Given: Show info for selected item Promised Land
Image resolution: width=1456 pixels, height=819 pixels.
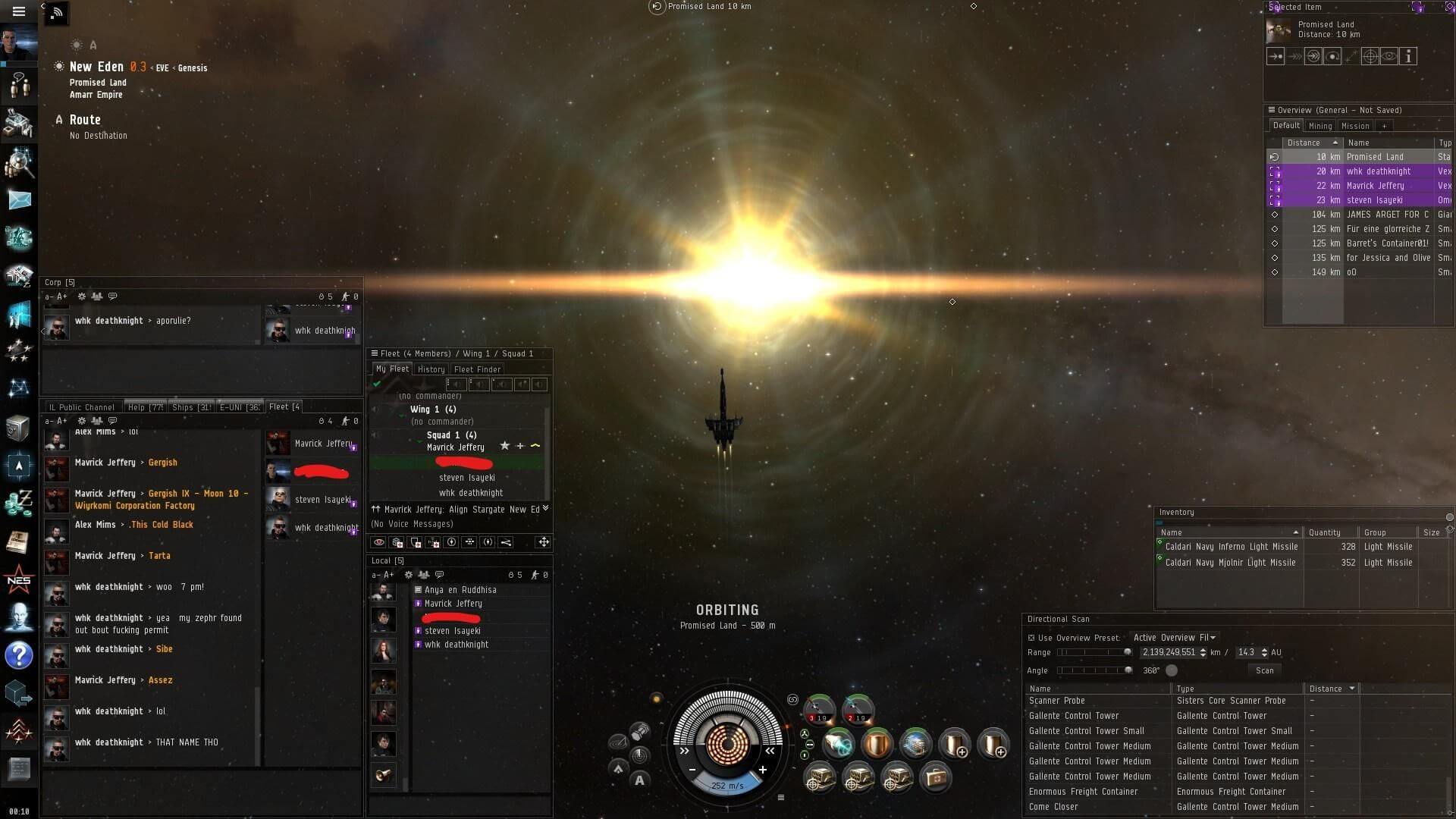Looking at the screenshot, I should [x=1408, y=56].
